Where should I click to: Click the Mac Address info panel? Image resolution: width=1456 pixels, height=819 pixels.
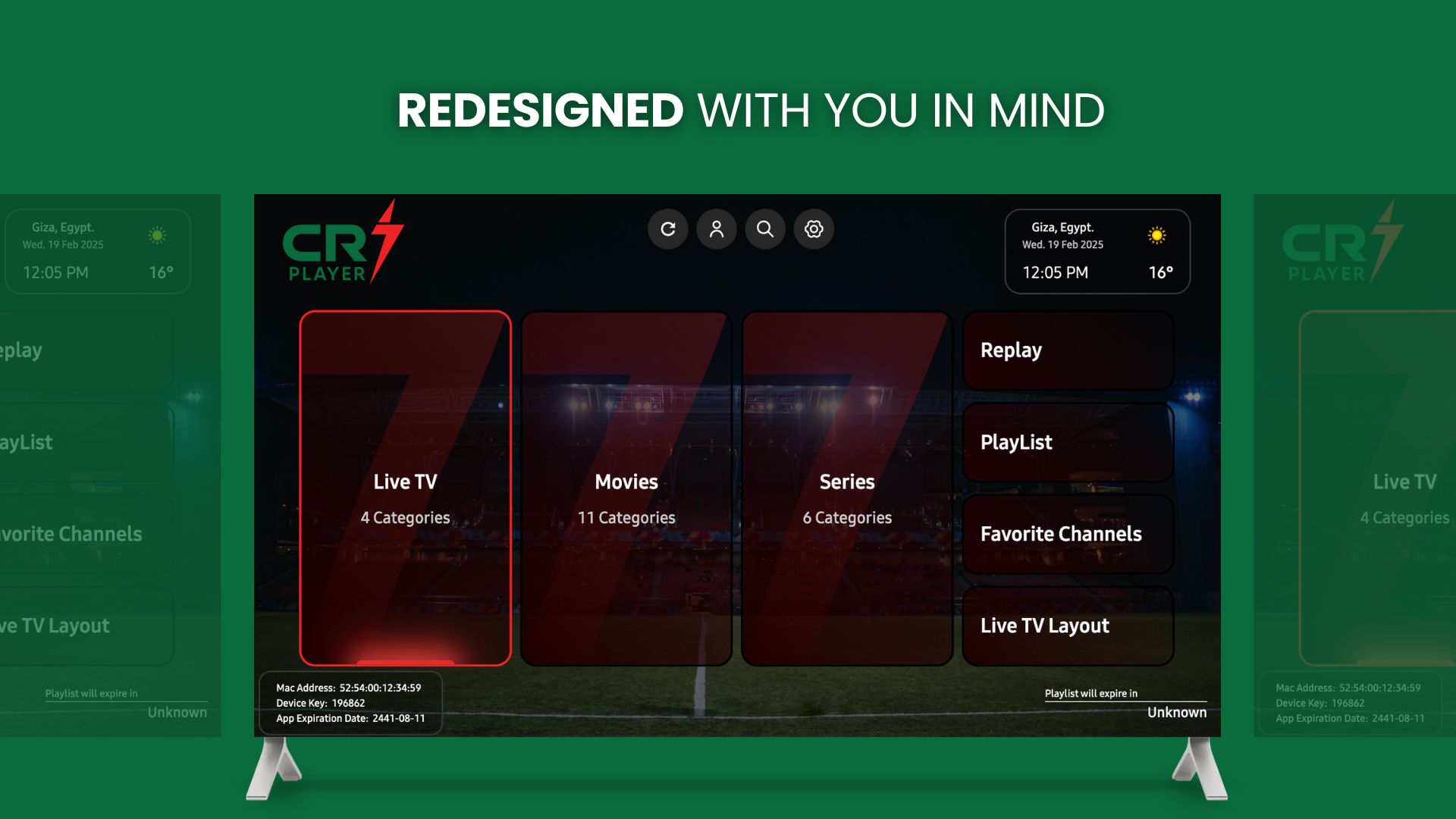coord(349,688)
